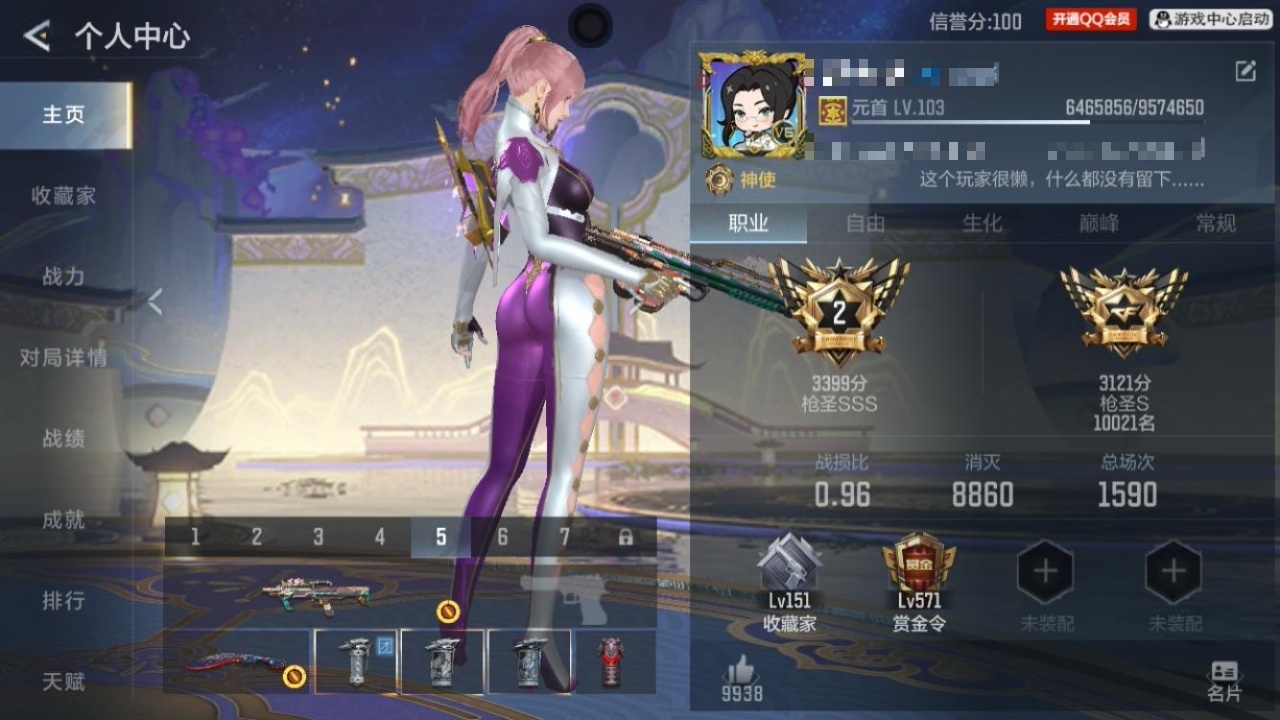Show the 战绩 records page
This screenshot has width=1280, height=720.
(x=63, y=438)
